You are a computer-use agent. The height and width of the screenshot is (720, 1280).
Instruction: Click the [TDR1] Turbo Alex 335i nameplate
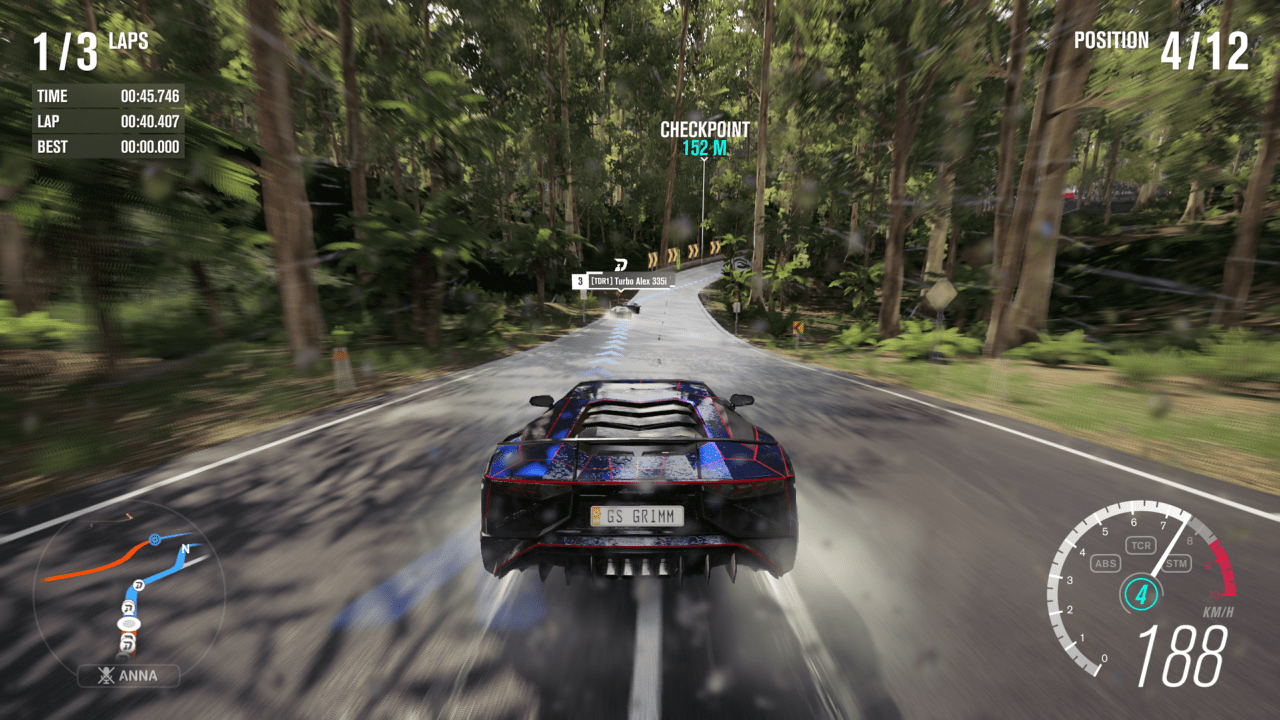[631, 281]
